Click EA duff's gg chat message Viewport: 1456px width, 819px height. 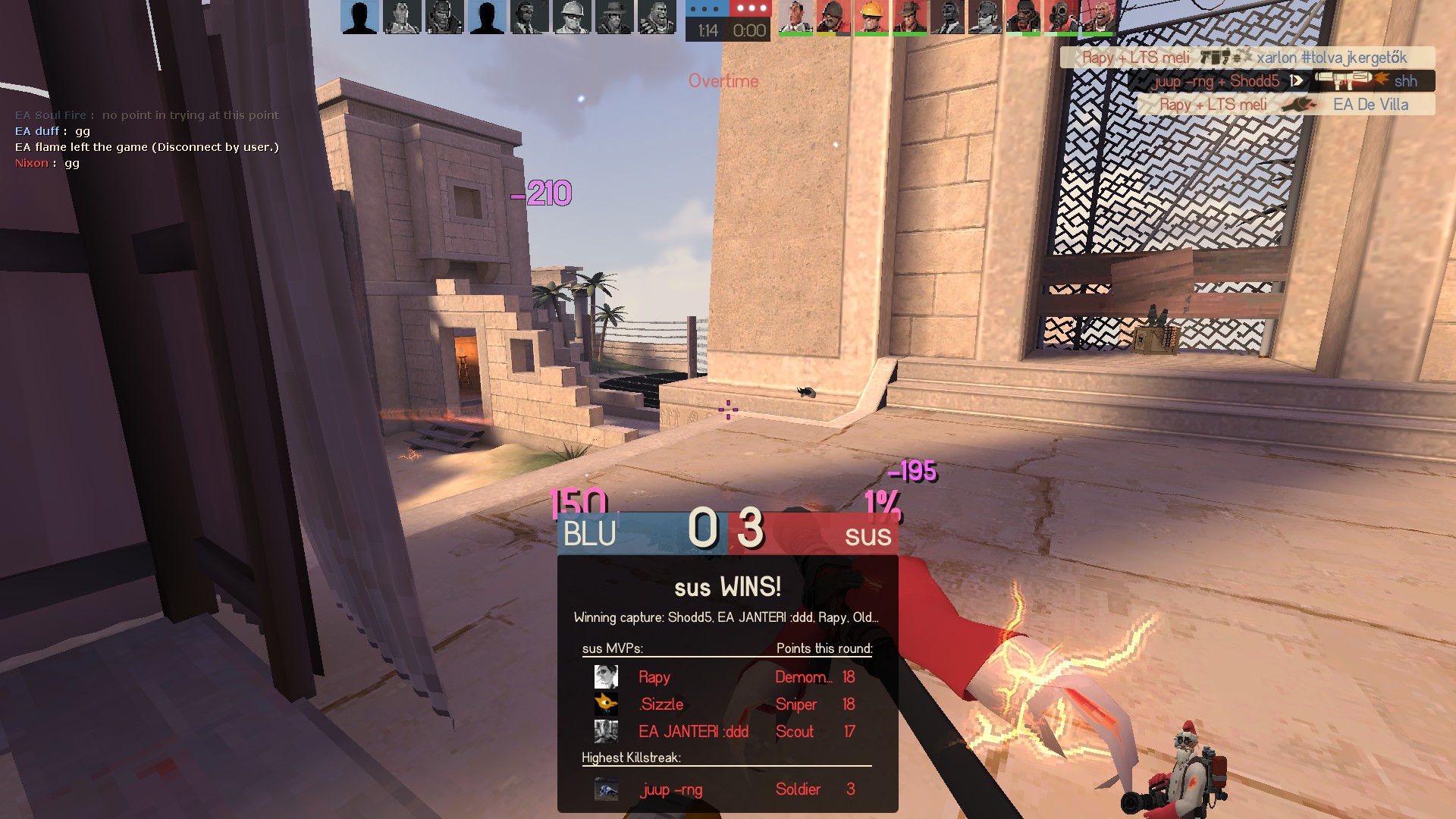click(53, 131)
